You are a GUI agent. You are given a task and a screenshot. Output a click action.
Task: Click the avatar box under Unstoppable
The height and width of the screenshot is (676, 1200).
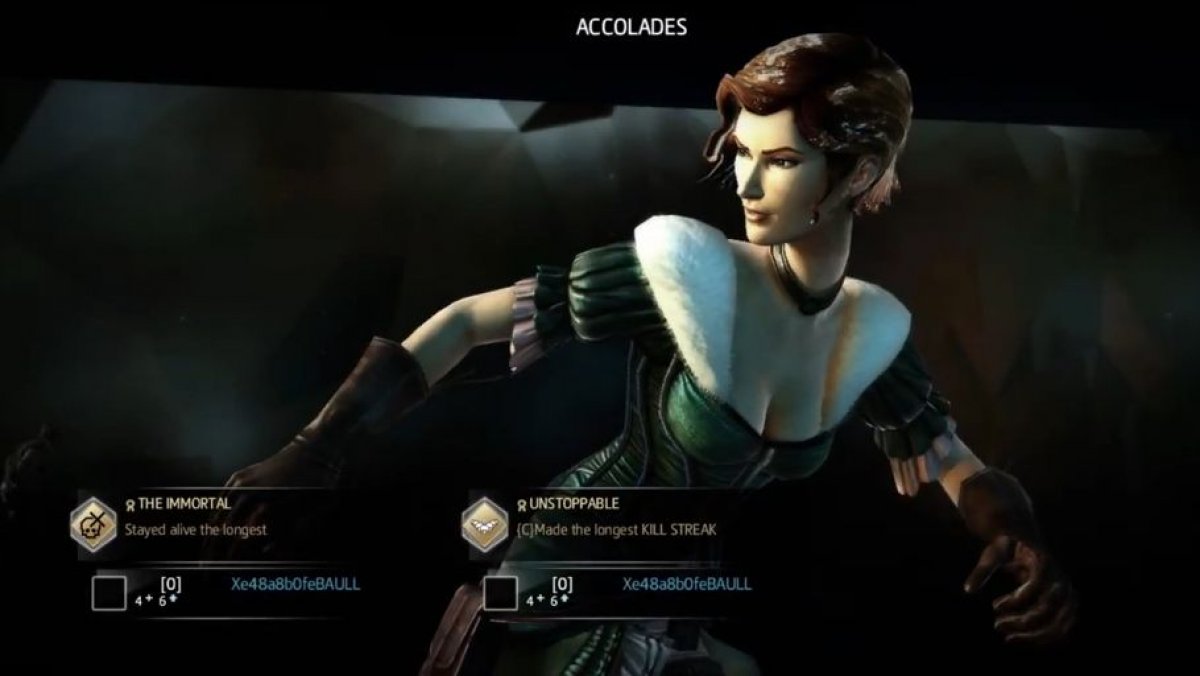coord(500,592)
